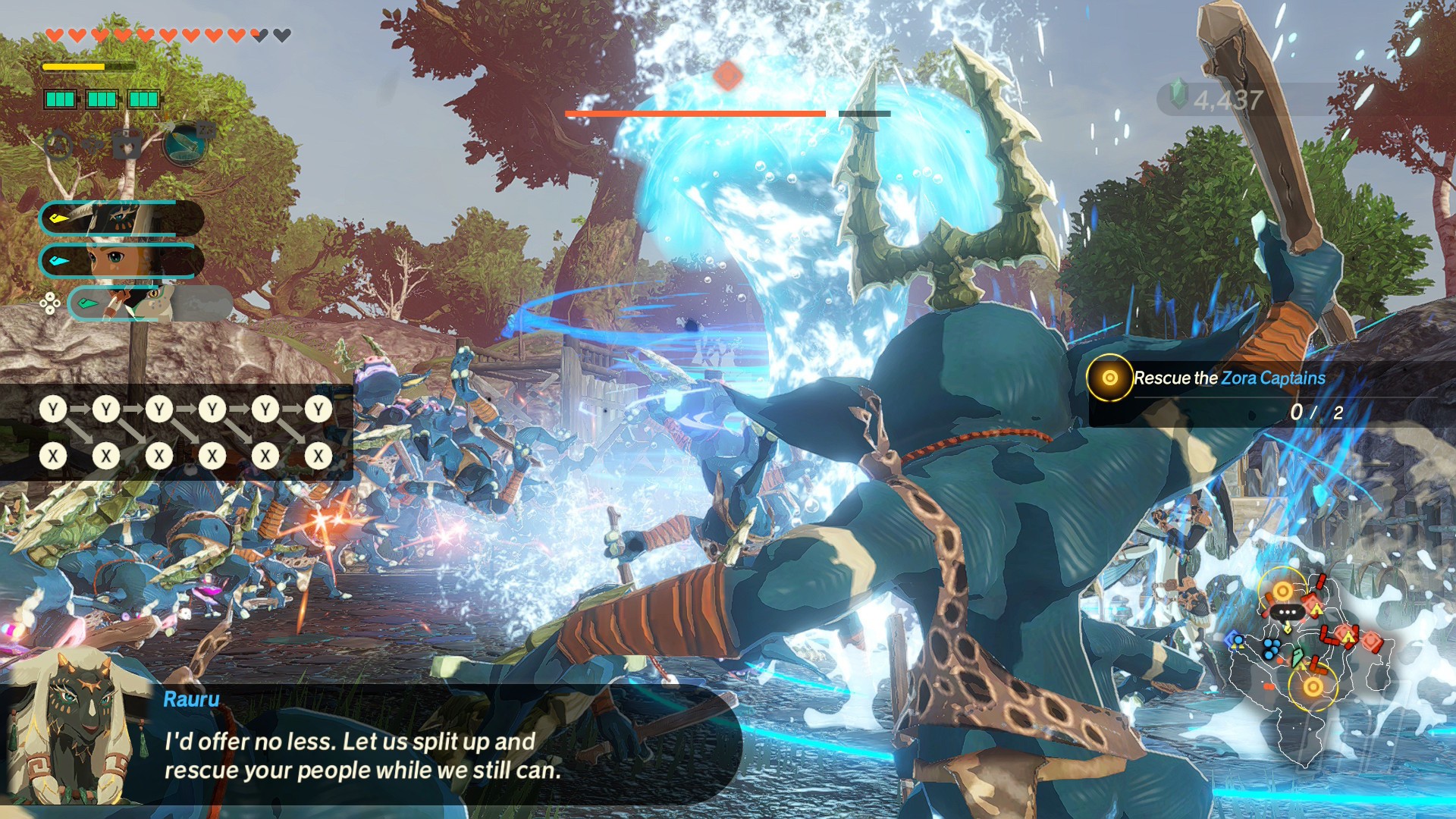The image size is (1456, 819).
Task: Select the Zora character portrait
Action: pyautogui.click(x=149, y=303)
